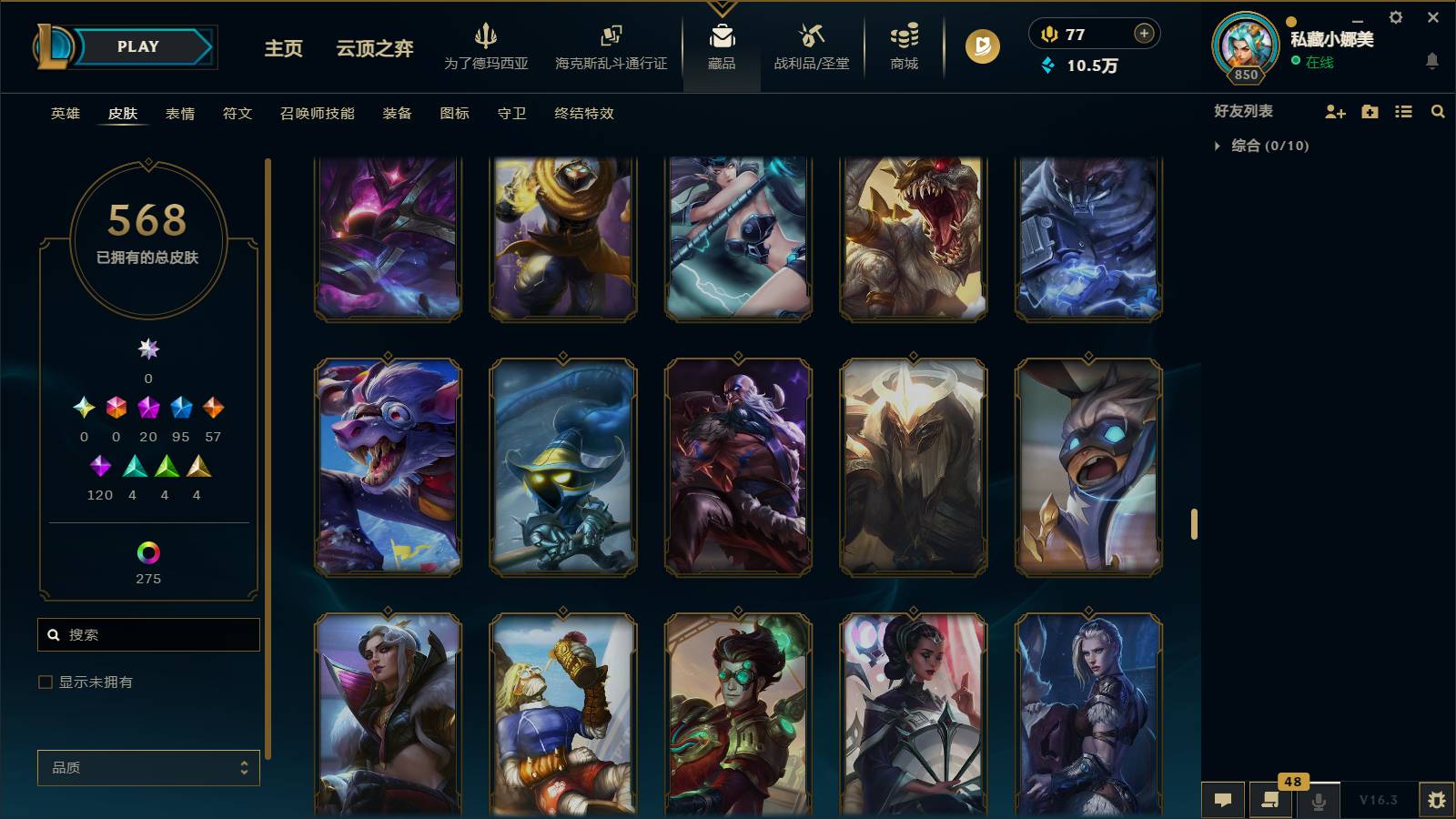Open the 藏品 collection icon

point(722,45)
